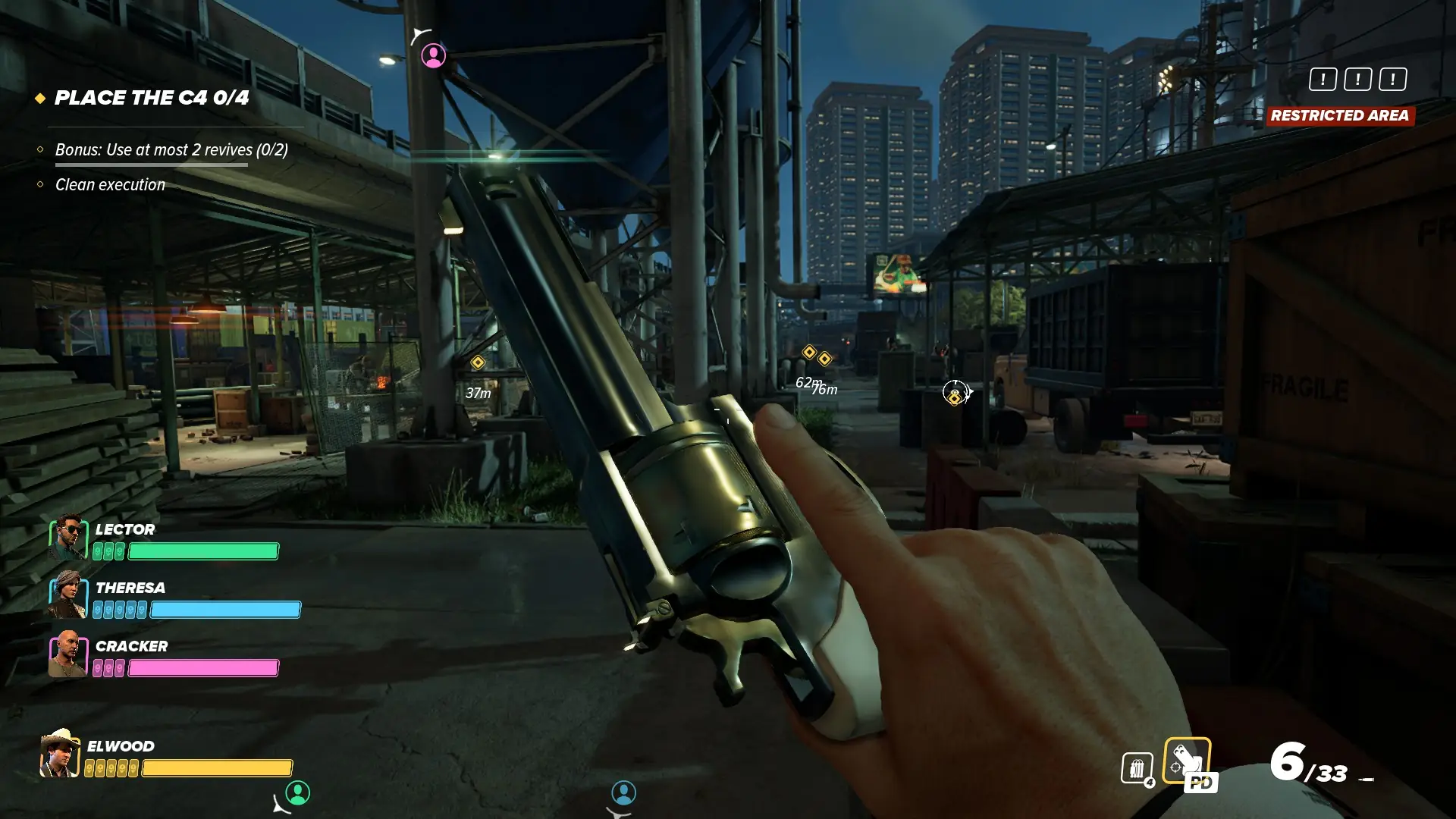Select the C4 bundle equipment slot
Image resolution: width=1456 pixels, height=819 pixels.
[x=1137, y=768]
